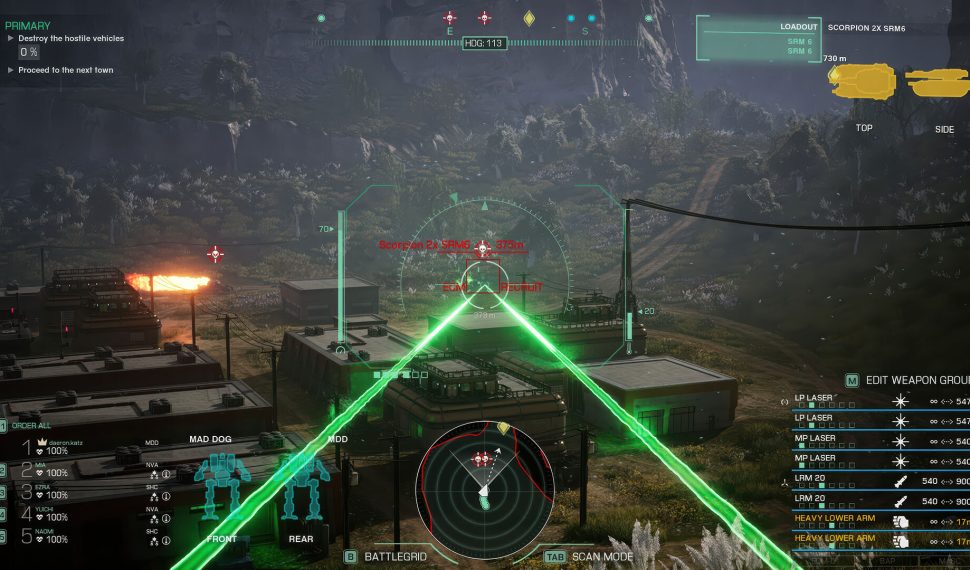Click the circular radar minimap
Screen dimensions: 970x570
click(485, 476)
